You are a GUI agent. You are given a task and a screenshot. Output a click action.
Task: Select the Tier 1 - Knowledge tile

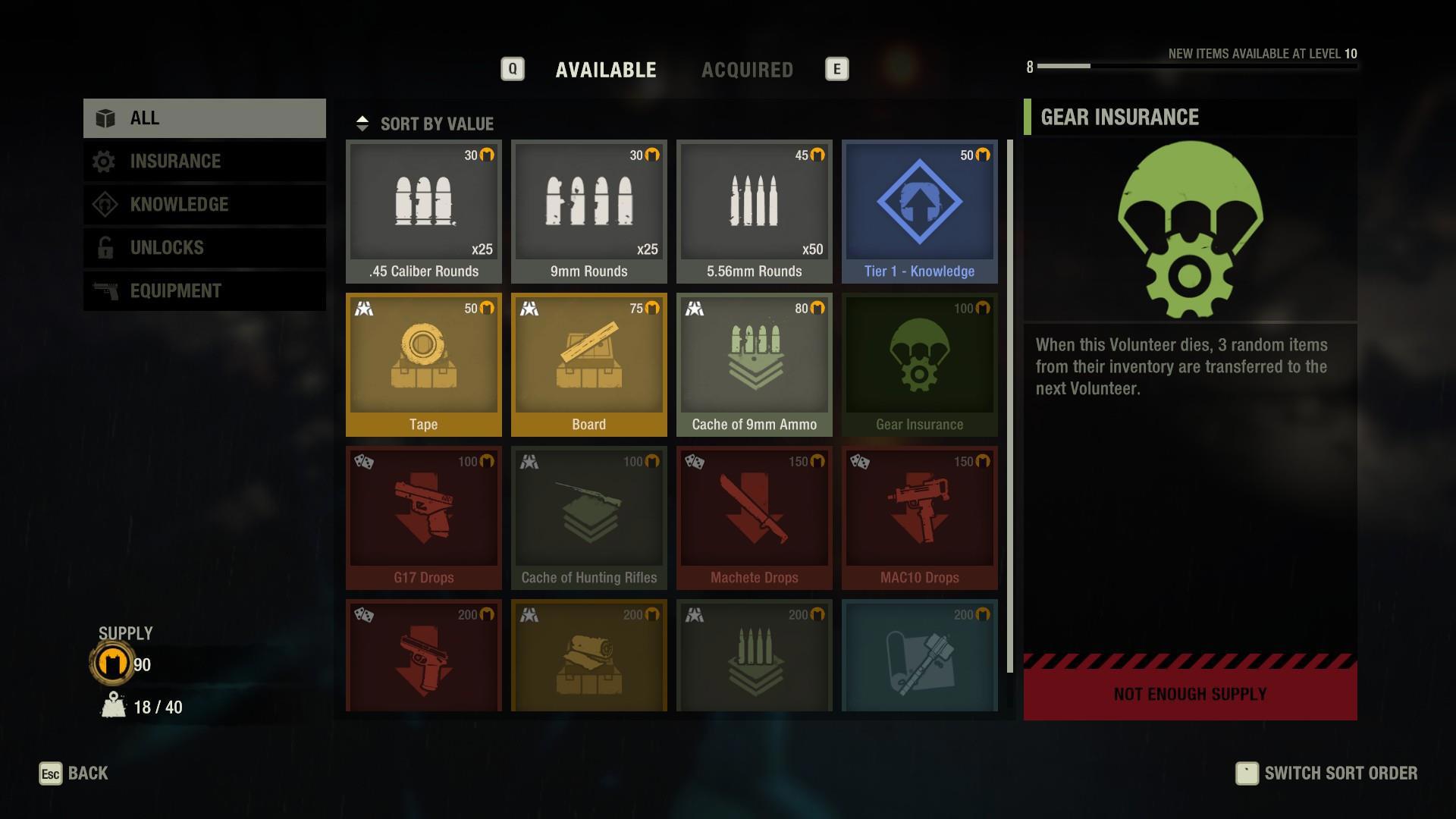pyautogui.click(x=919, y=211)
